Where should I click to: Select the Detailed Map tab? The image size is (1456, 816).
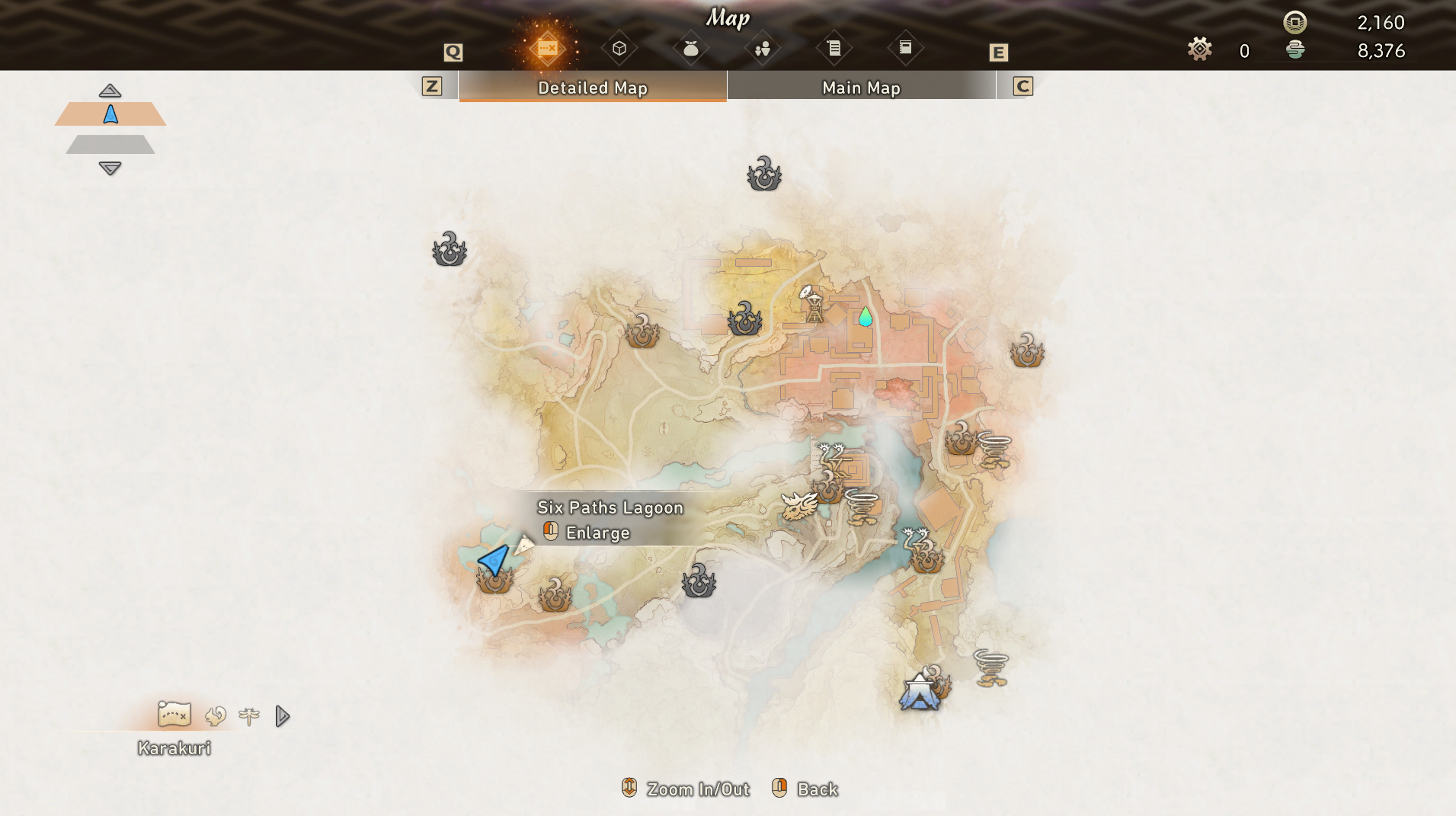coord(592,88)
